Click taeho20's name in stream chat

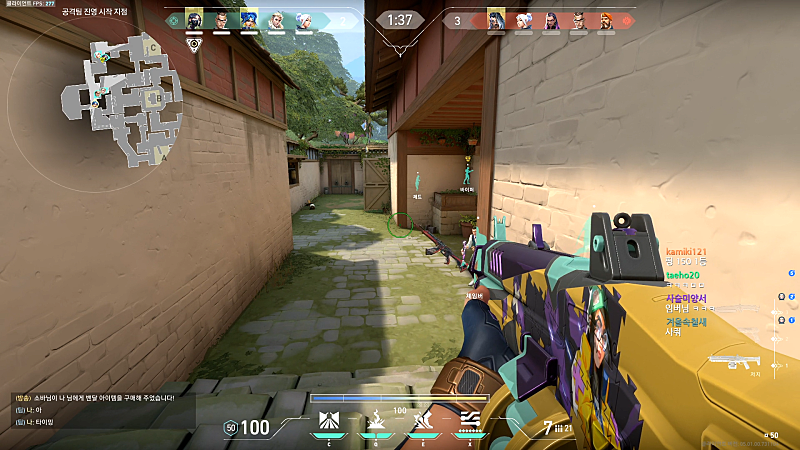point(683,275)
